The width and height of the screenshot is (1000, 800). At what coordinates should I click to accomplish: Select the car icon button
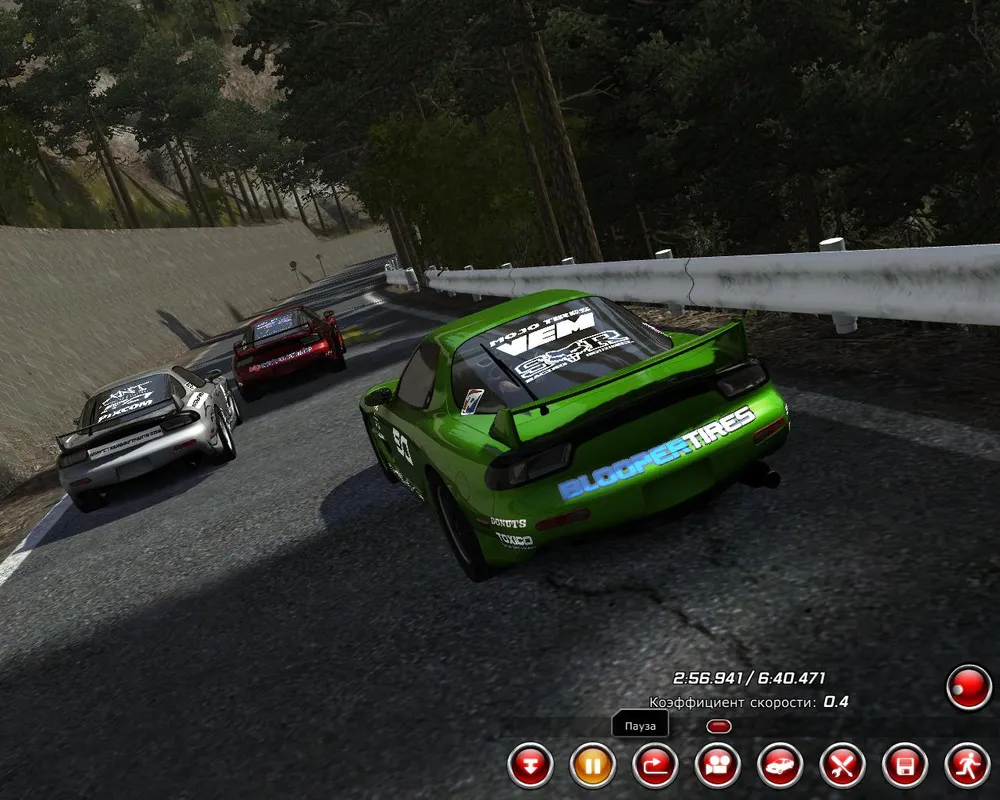780,767
